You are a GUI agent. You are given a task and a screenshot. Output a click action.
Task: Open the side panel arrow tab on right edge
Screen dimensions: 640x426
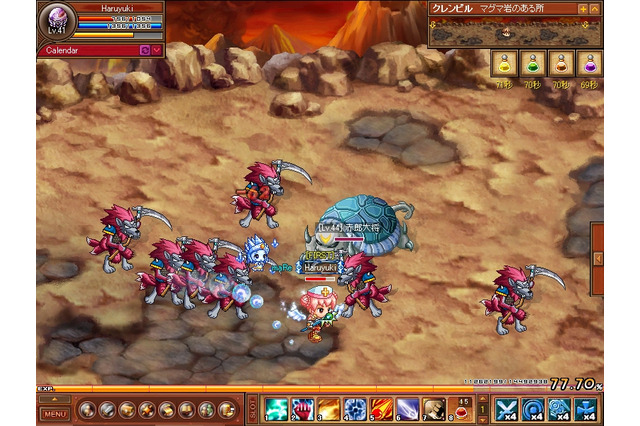(x=598, y=259)
